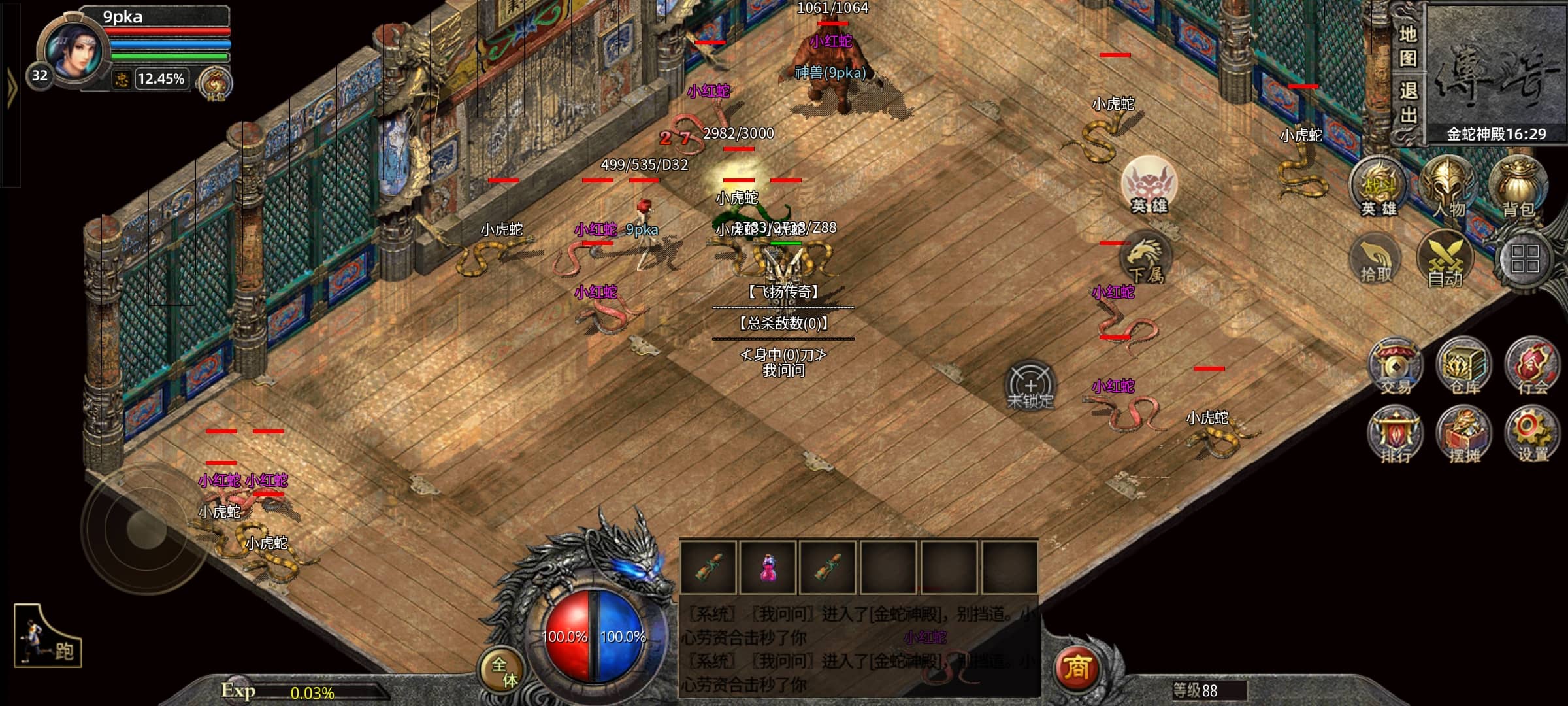
Task: Expand the four-square grid menu button
Action: pos(1524,259)
